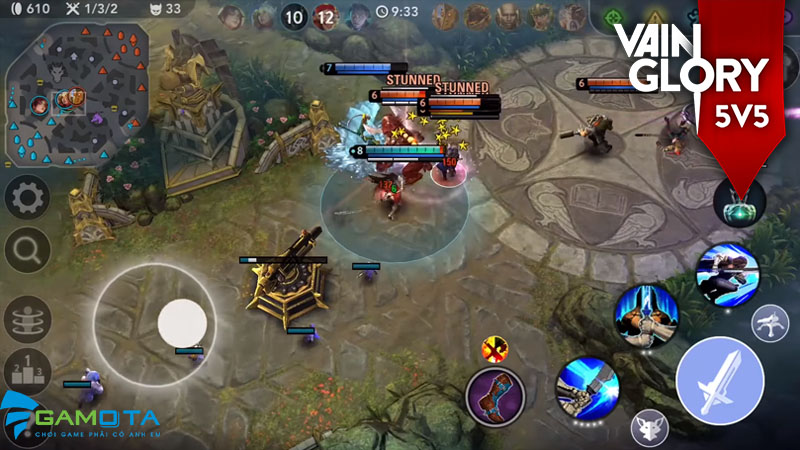Tap the virtual joystick thumb knob
This screenshot has height=450, width=800.
182,323
